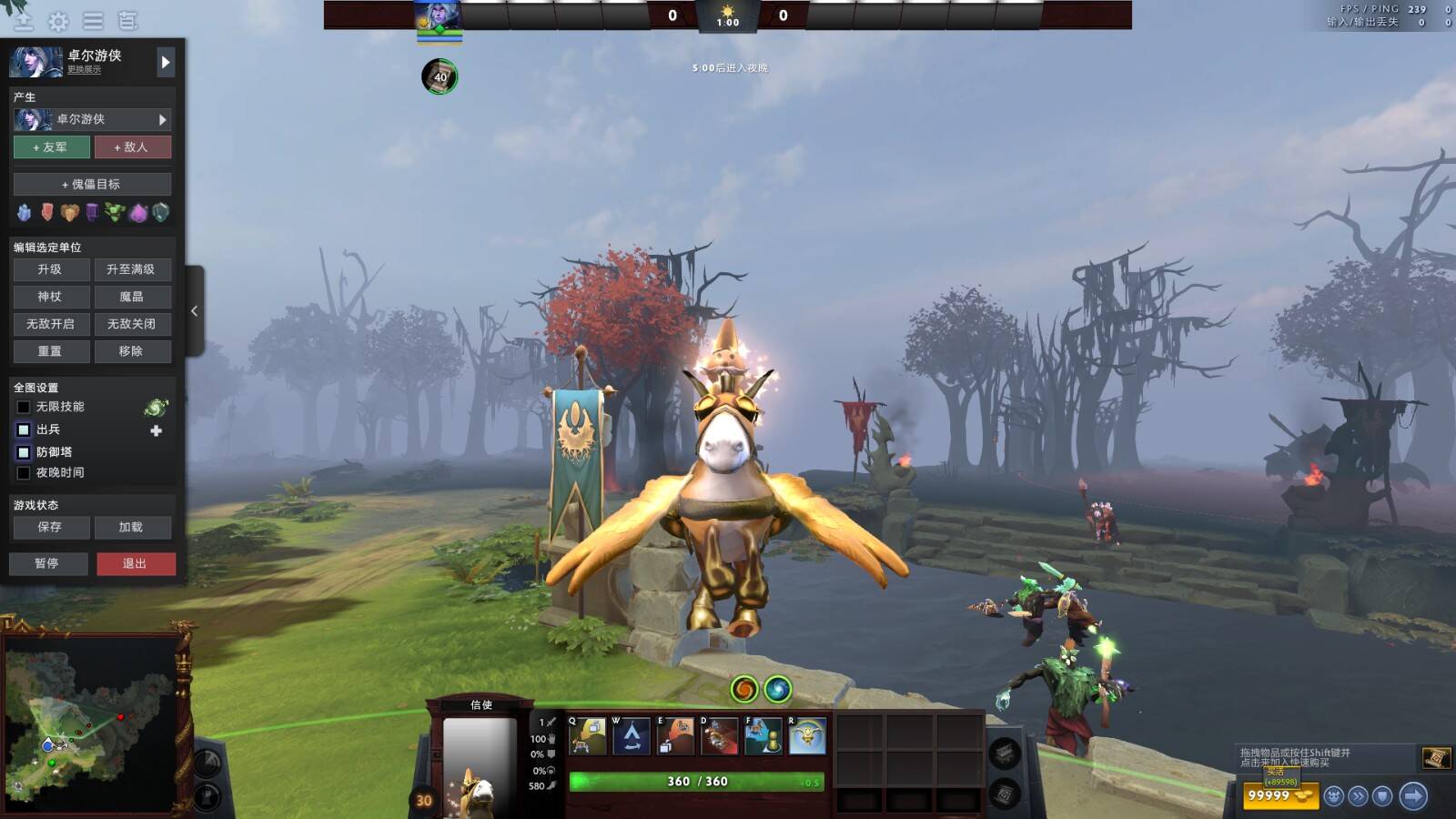Remove the selected unit with 移除
Viewport: 1456px width, 819px height.
[132, 351]
